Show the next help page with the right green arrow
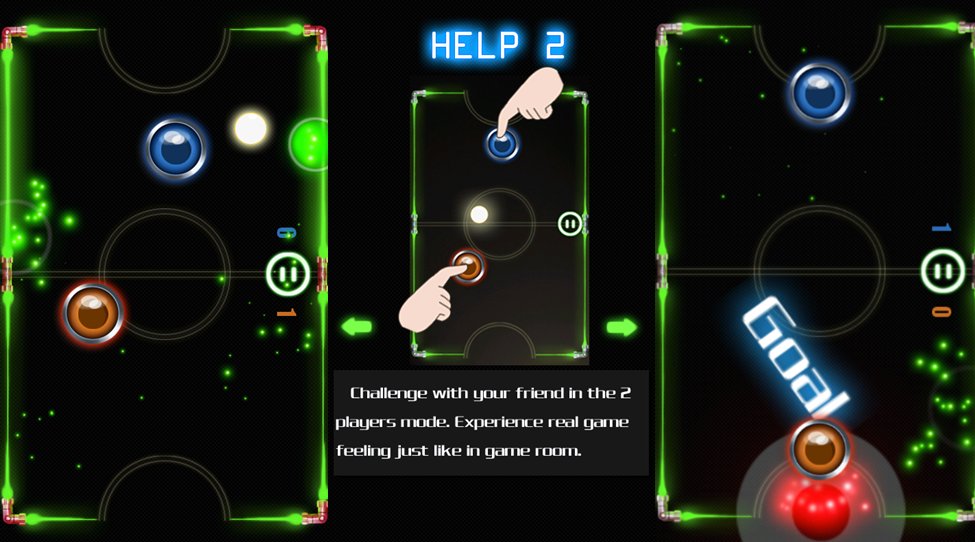Screen dimensions: 975x542 621,327
